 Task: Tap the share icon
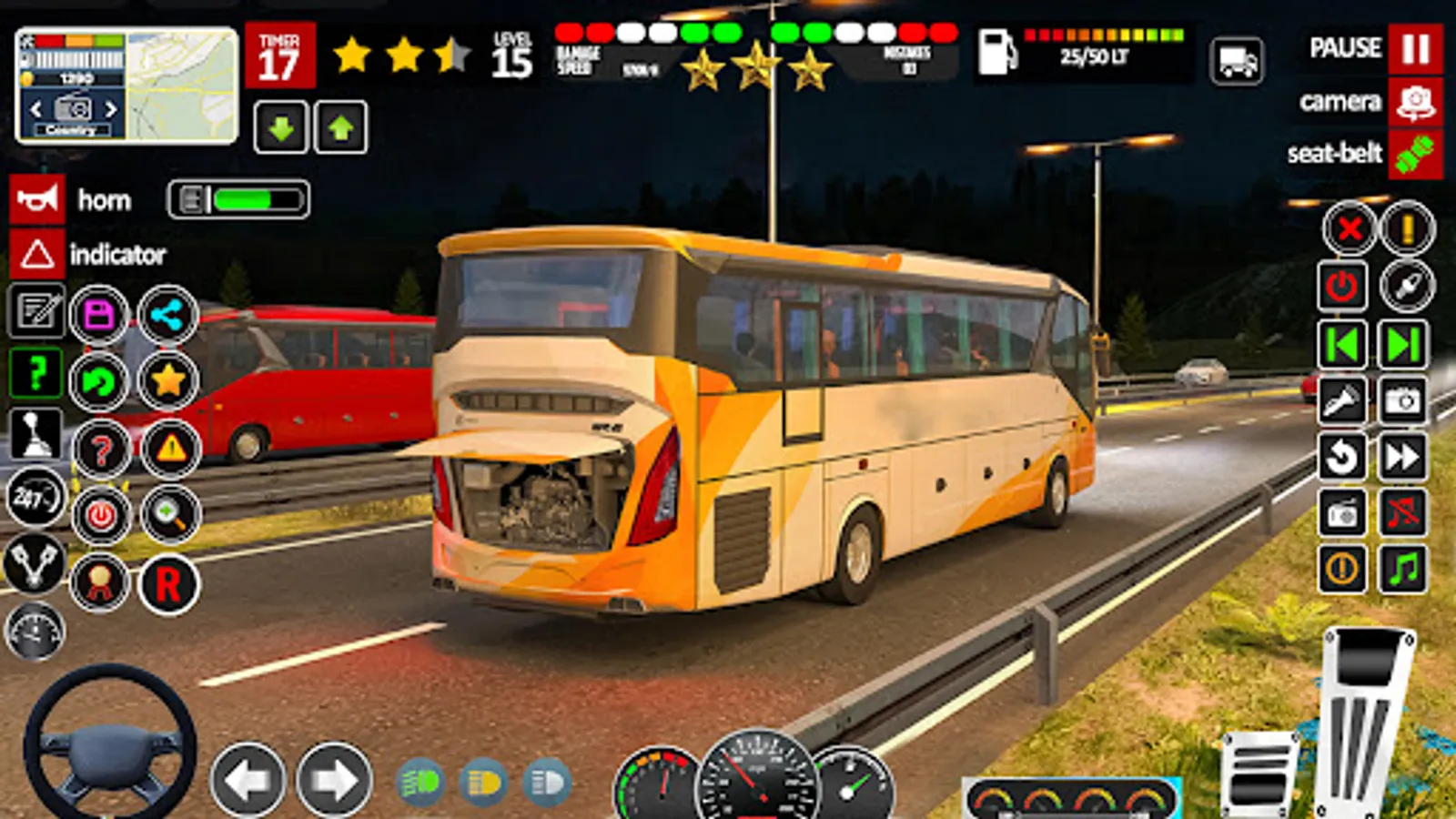coord(167,314)
